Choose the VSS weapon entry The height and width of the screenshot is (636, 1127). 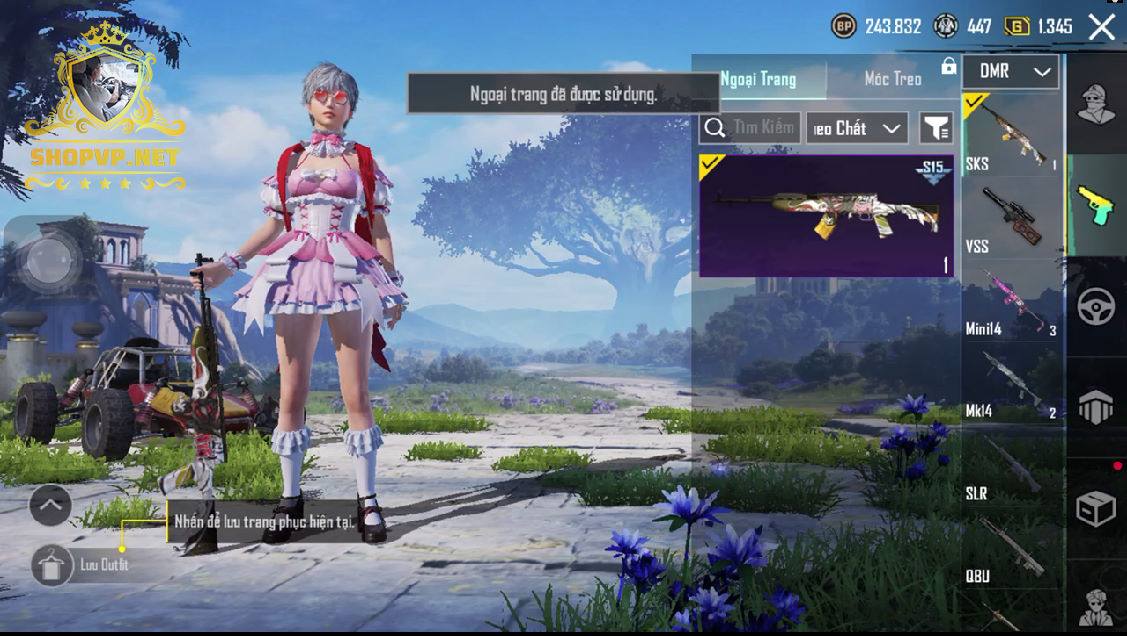[1011, 219]
